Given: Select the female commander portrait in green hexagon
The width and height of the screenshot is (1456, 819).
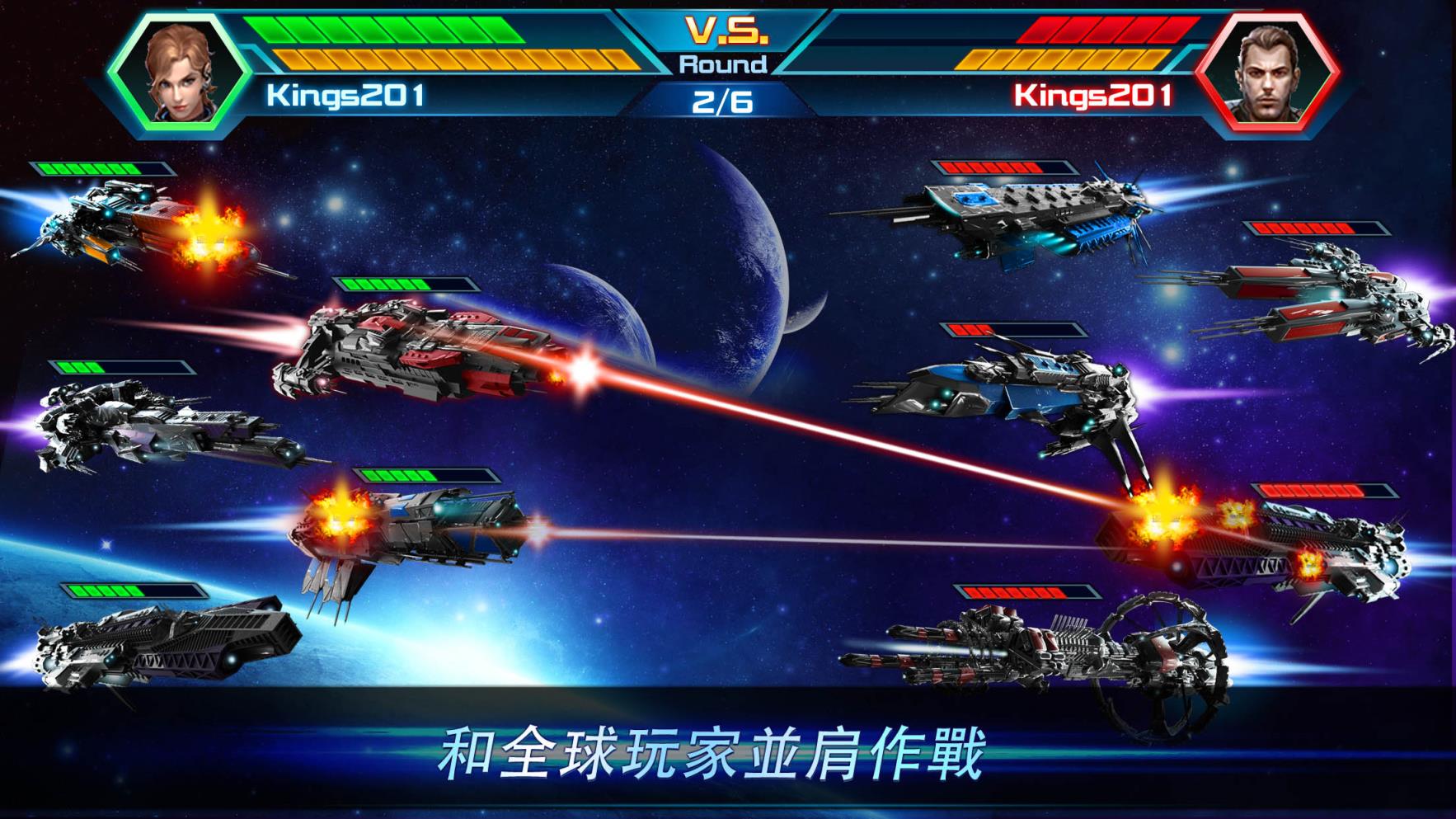Looking at the screenshot, I should (180, 73).
